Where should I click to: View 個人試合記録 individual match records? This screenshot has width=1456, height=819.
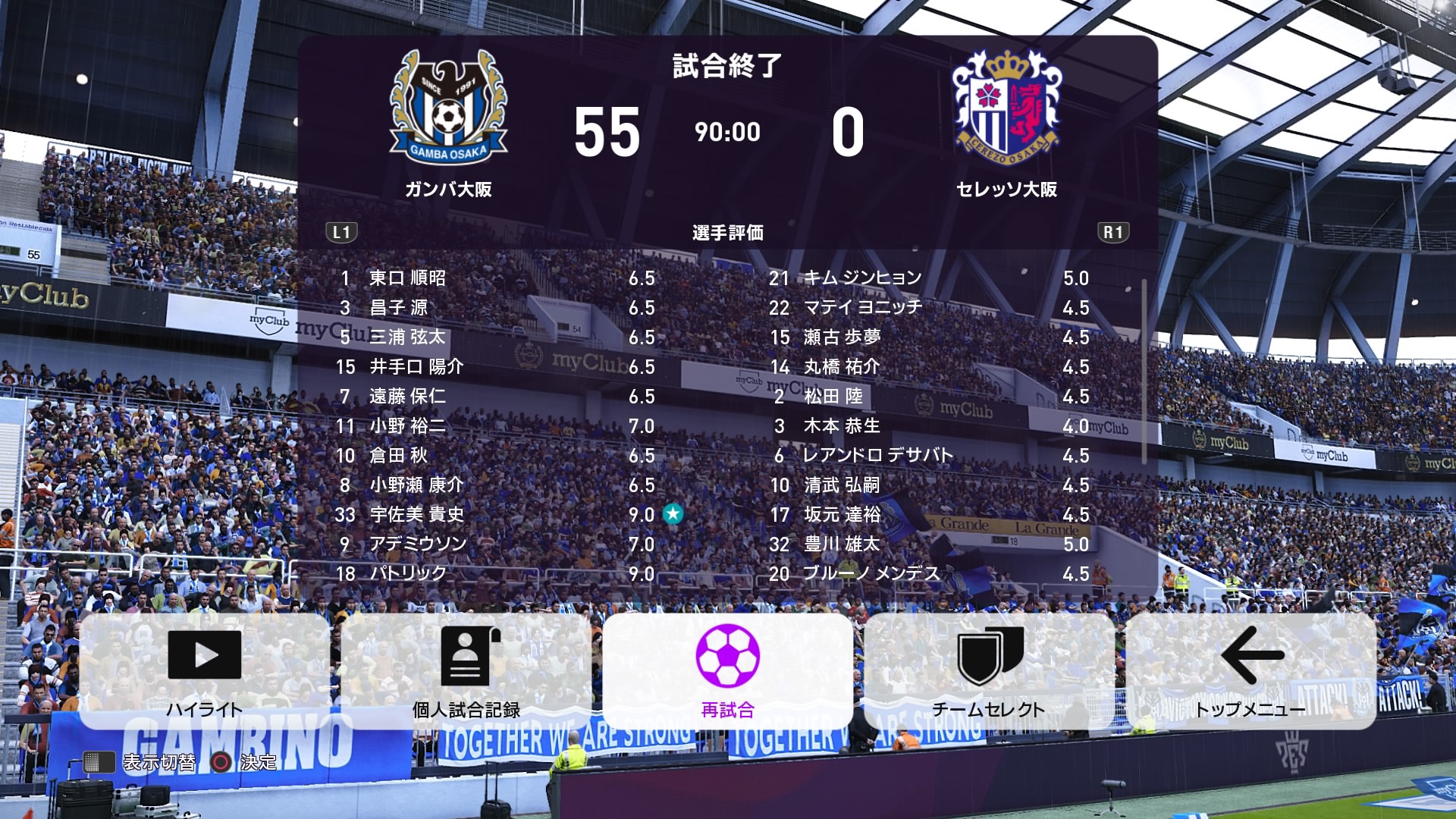[x=466, y=671]
